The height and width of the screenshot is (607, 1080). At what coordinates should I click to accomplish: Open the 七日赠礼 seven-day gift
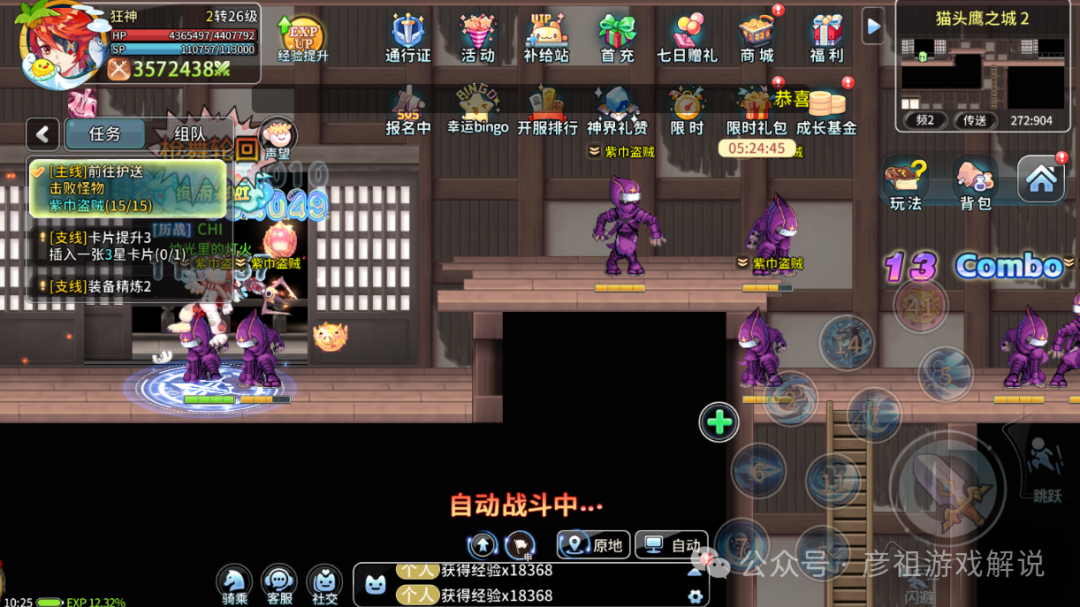tap(687, 37)
